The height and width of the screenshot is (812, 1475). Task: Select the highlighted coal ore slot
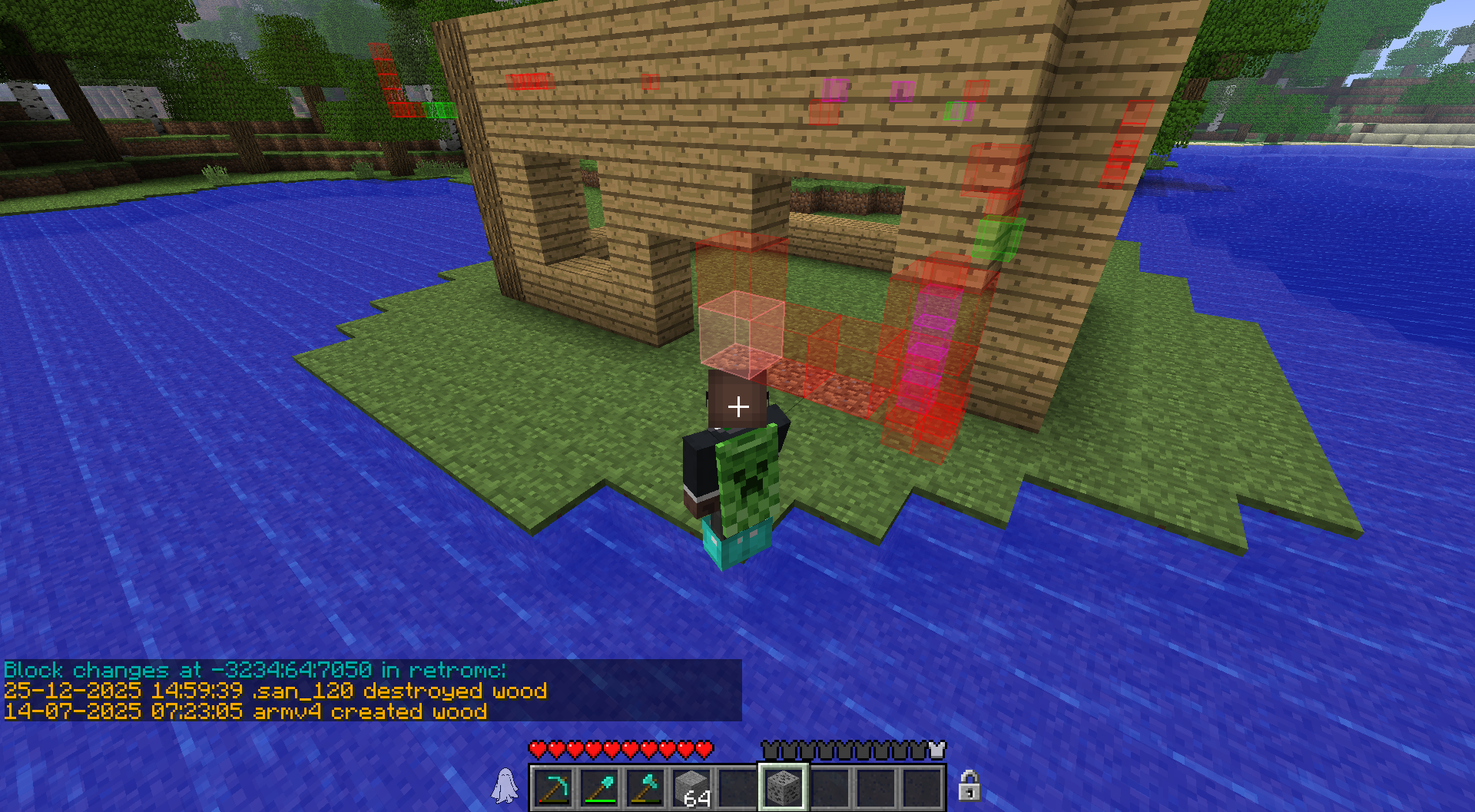tap(784, 788)
